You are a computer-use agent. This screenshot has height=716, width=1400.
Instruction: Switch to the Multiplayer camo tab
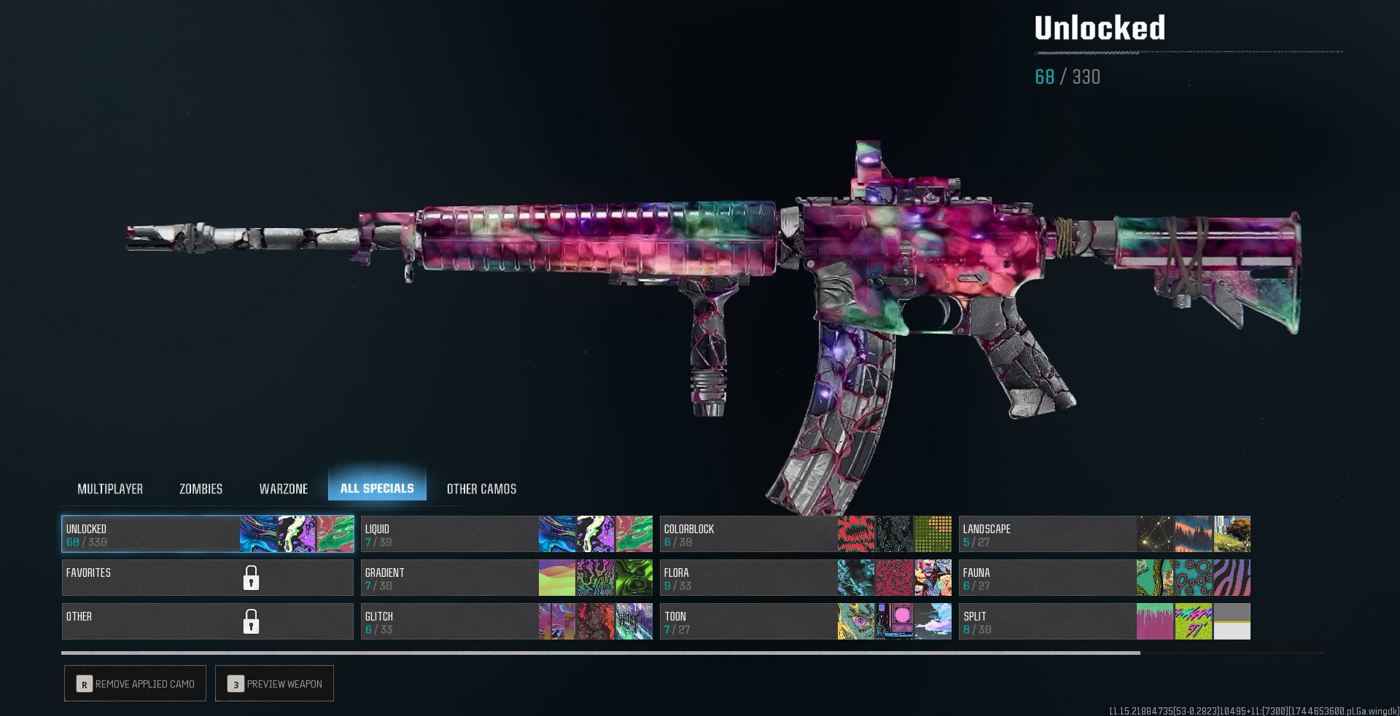coord(110,489)
